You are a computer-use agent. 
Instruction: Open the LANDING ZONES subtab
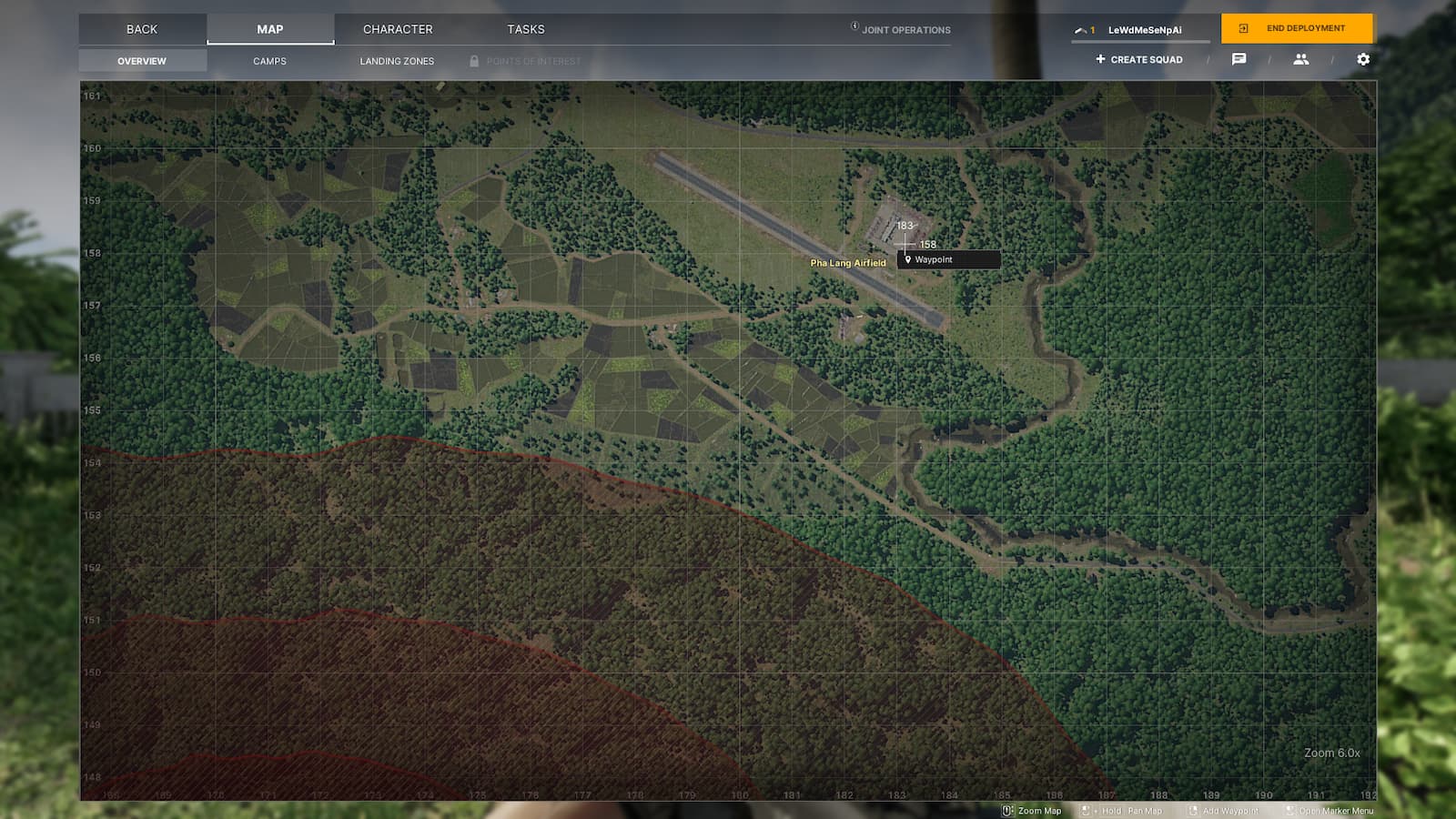pyautogui.click(x=397, y=61)
